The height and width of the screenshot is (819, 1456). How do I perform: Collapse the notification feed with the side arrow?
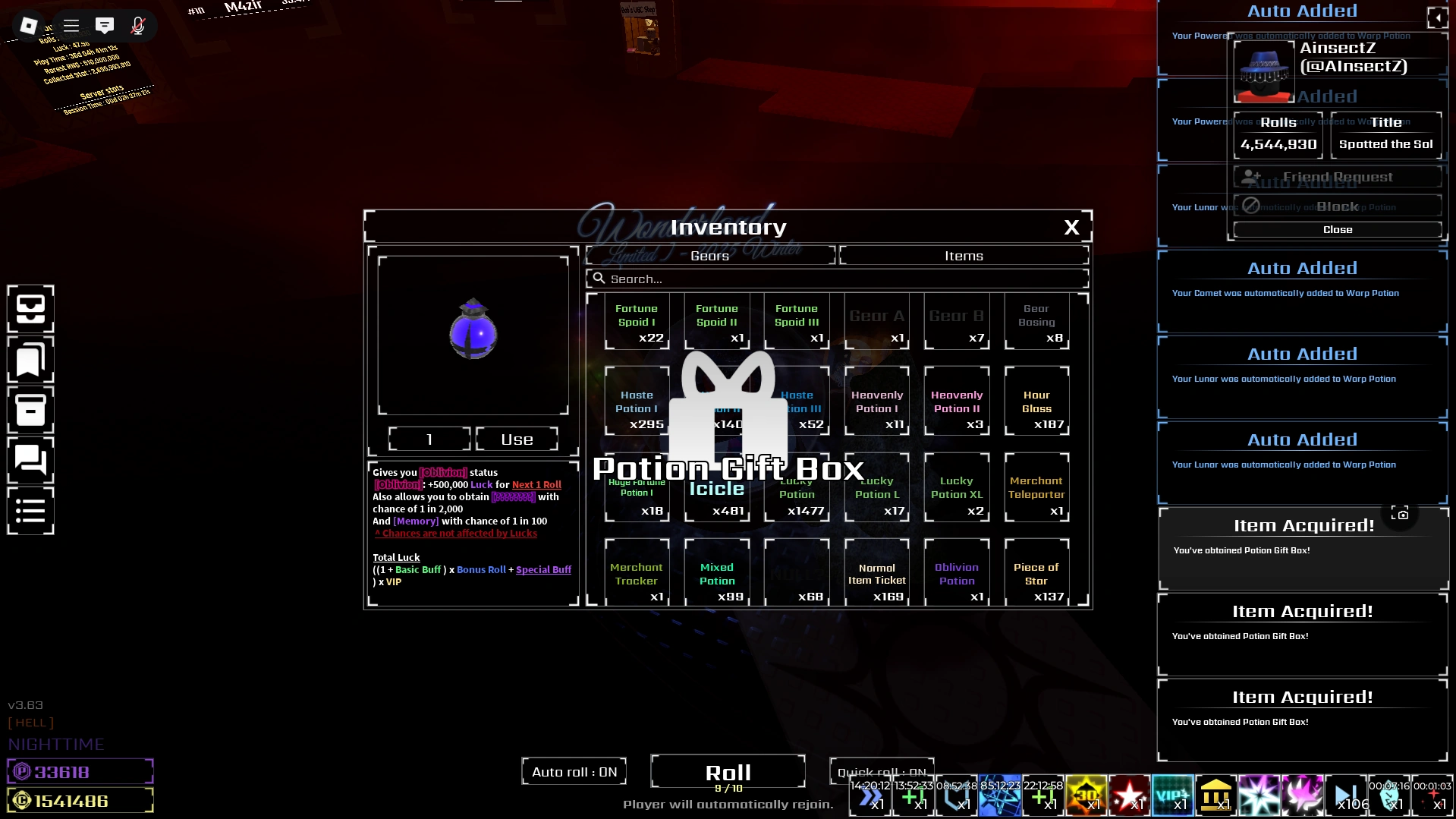click(1438, 18)
